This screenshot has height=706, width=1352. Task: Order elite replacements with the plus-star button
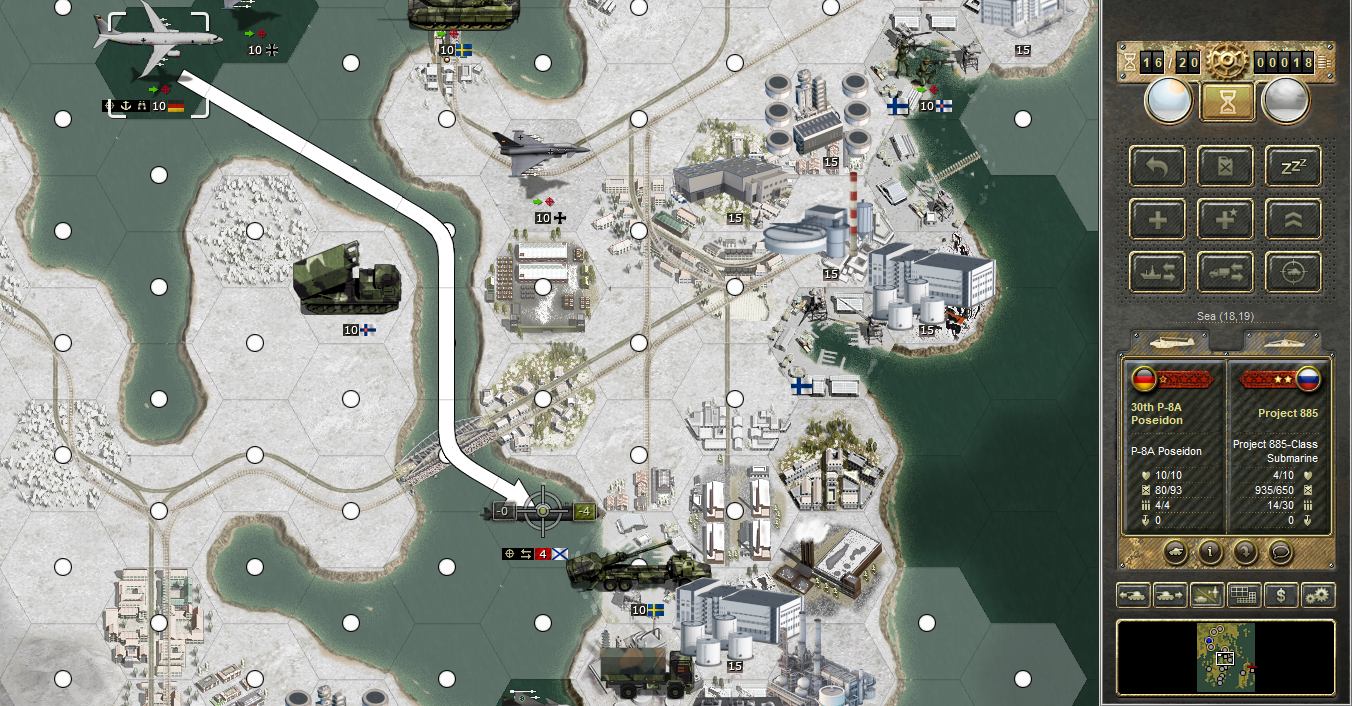tap(1226, 219)
